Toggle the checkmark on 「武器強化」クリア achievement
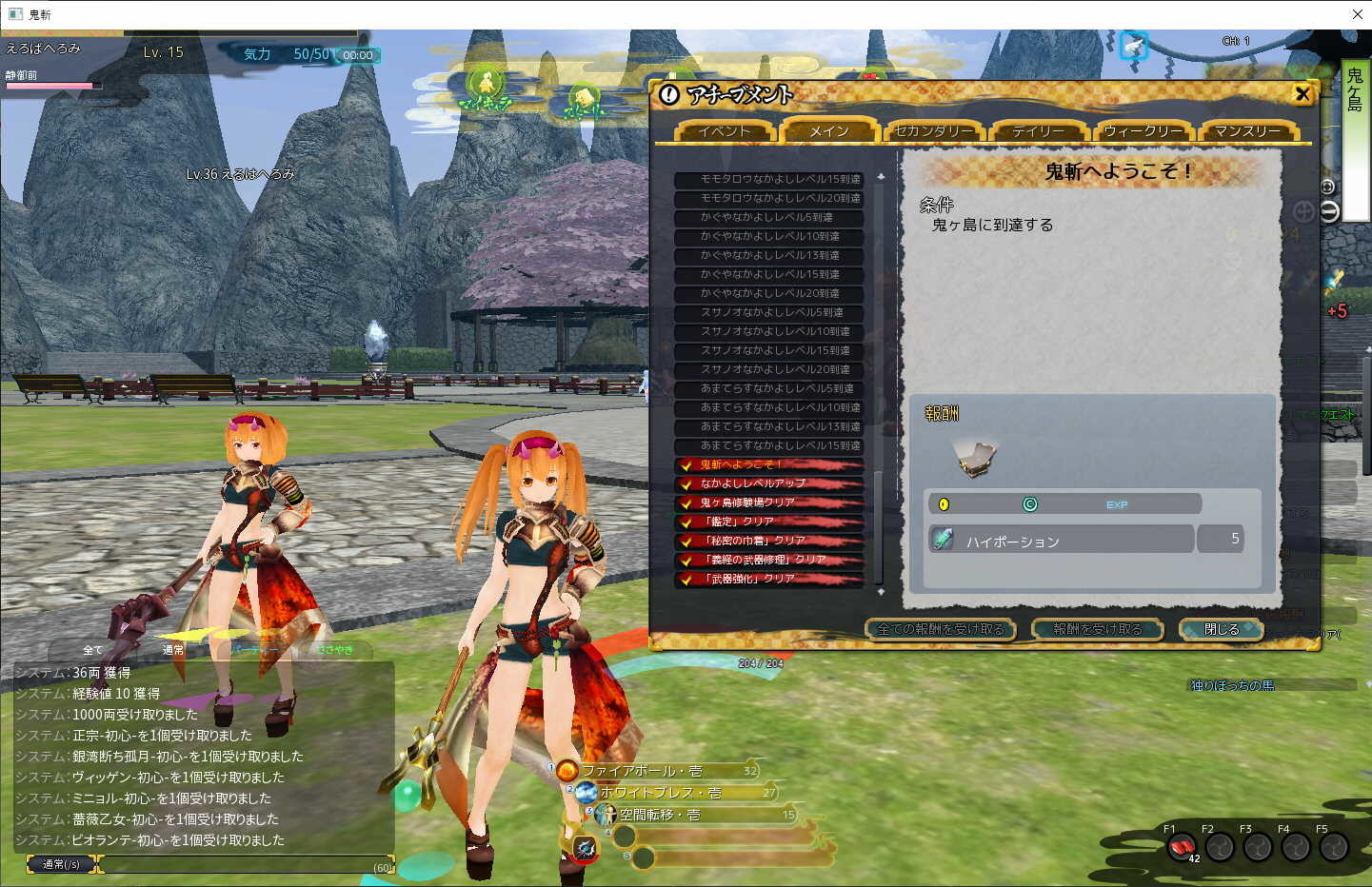Viewport: 1372px width, 887px height. 688,579
